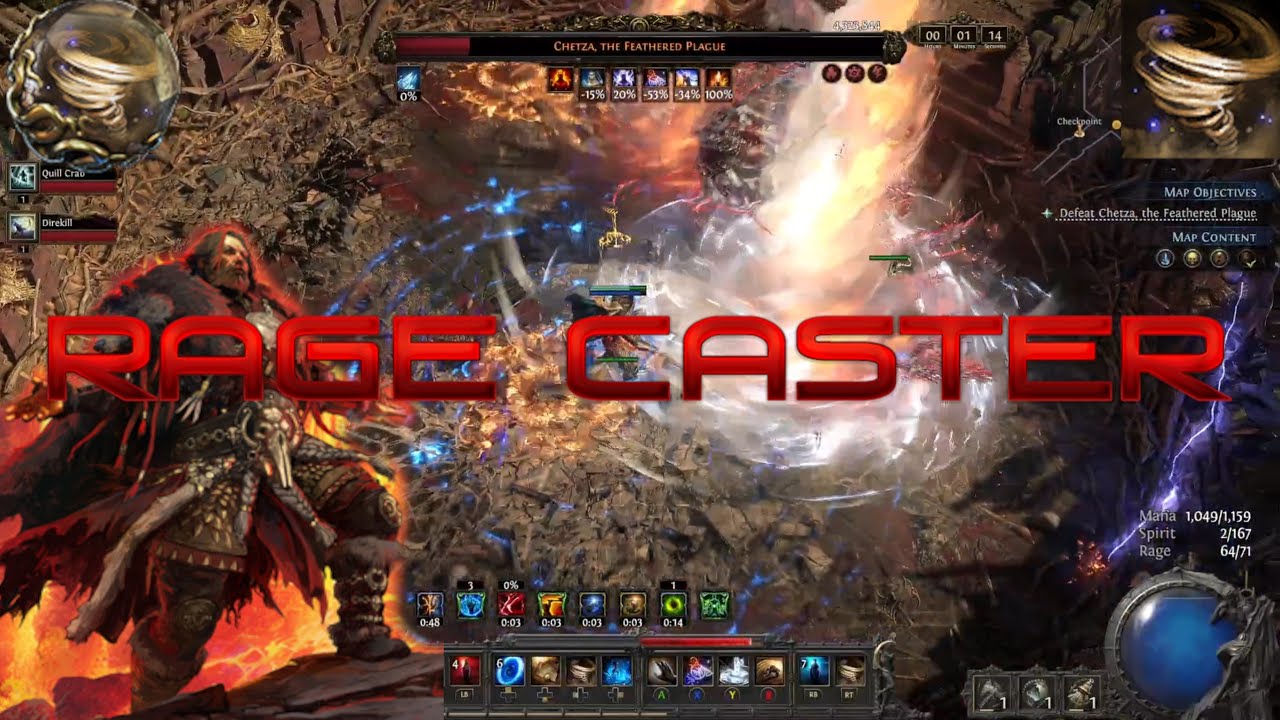Cast the purple arcane sigil skill
This screenshot has width=1280, height=720.
(697, 670)
